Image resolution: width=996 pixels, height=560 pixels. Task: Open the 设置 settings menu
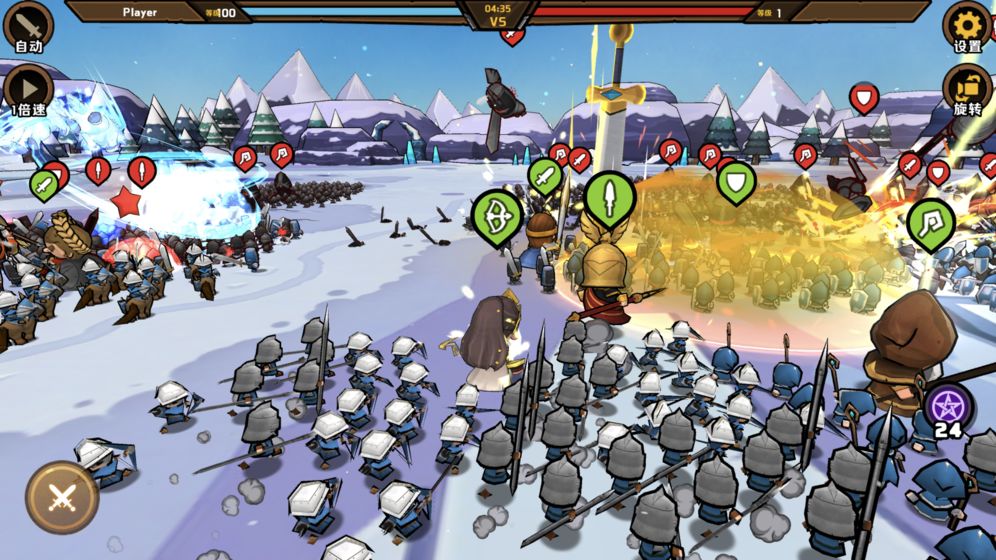(x=967, y=25)
